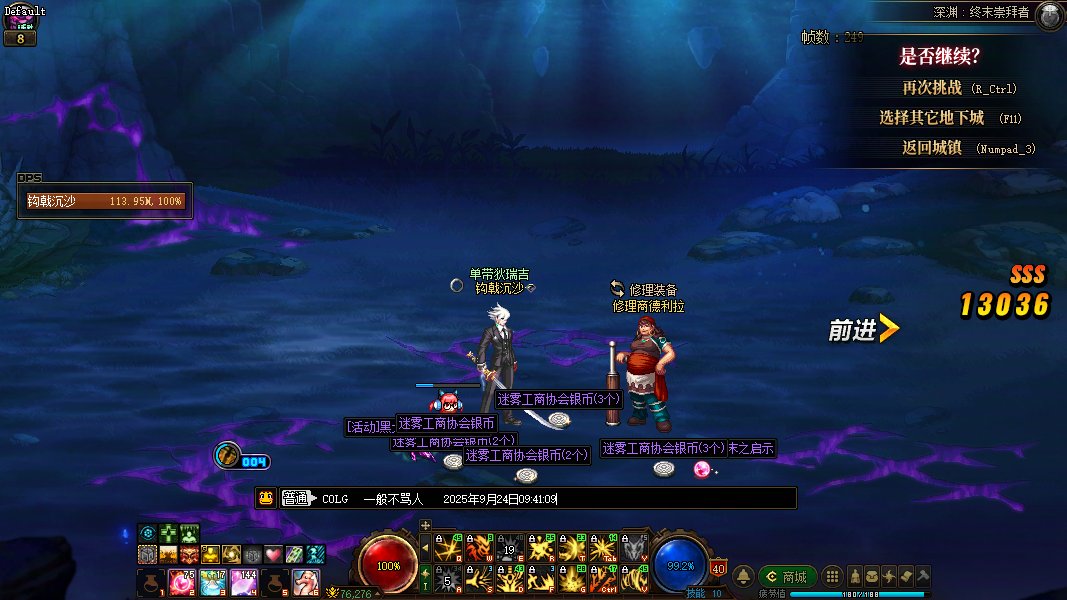This screenshot has height=600, width=1067.
Task: Click the yellow chat emoji face button
Action: coord(266,498)
